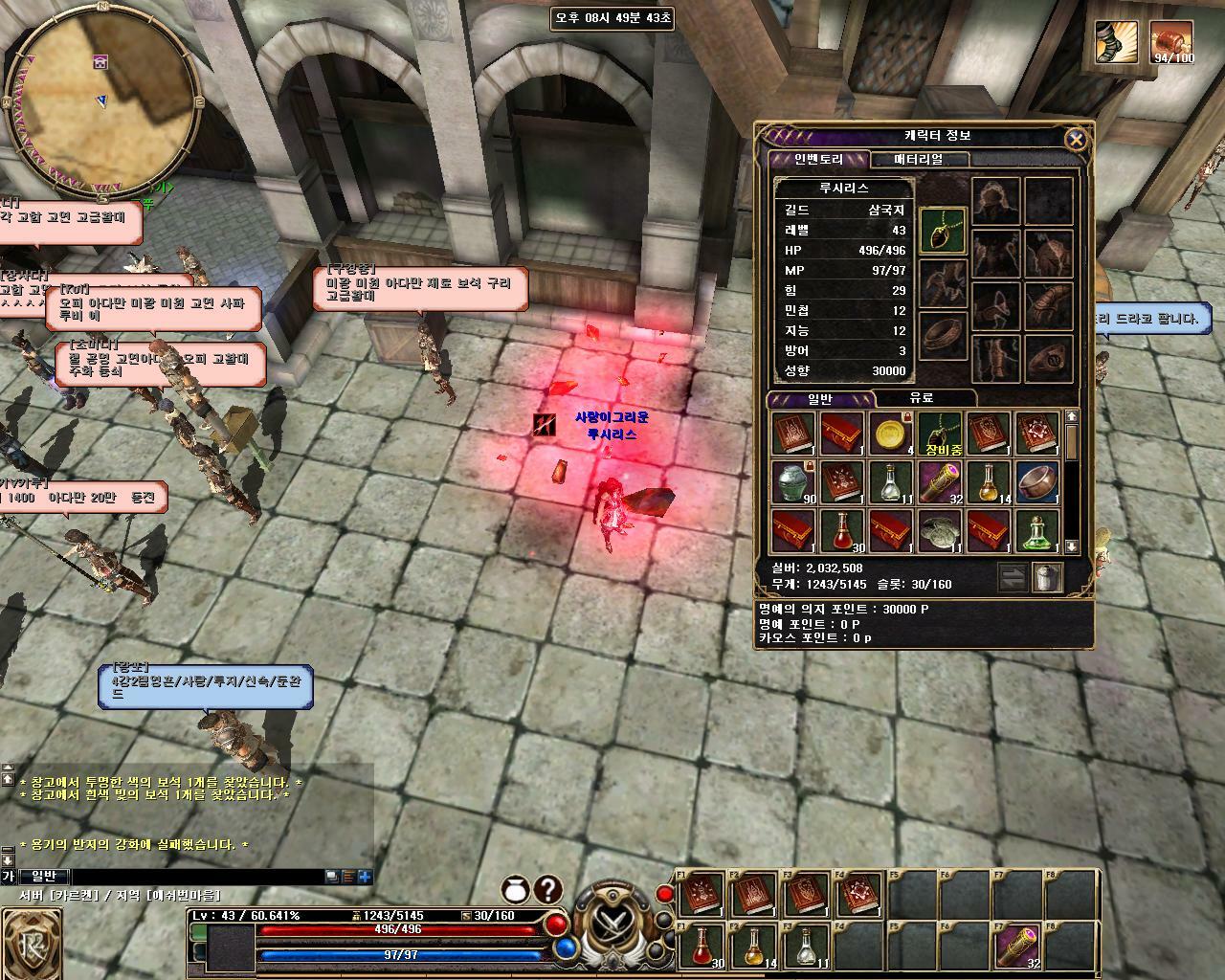Switch to the 메터리얼 tab
The height and width of the screenshot is (980, 1225).
click(918, 160)
